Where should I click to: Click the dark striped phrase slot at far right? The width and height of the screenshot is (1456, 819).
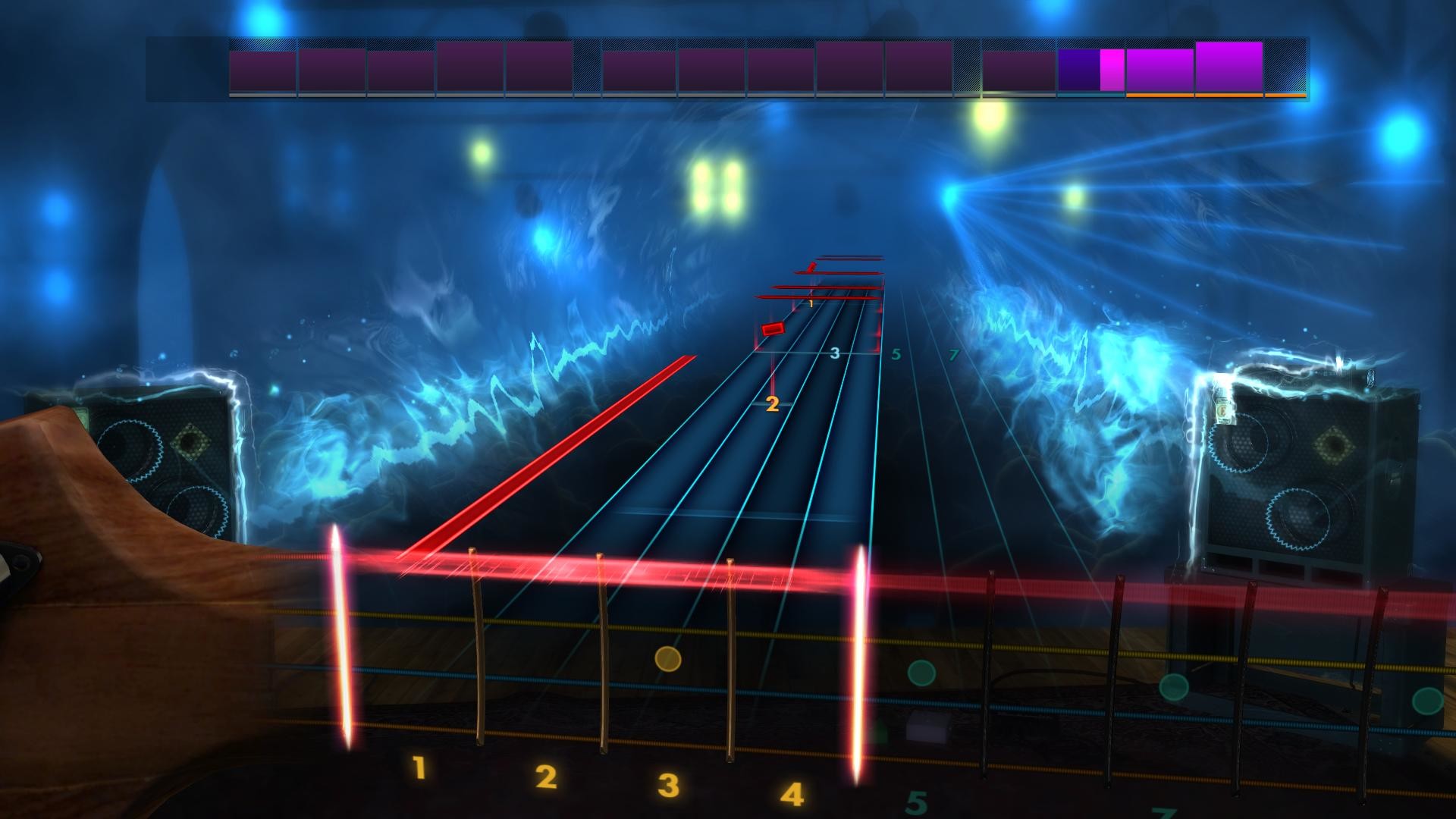pos(1285,68)
